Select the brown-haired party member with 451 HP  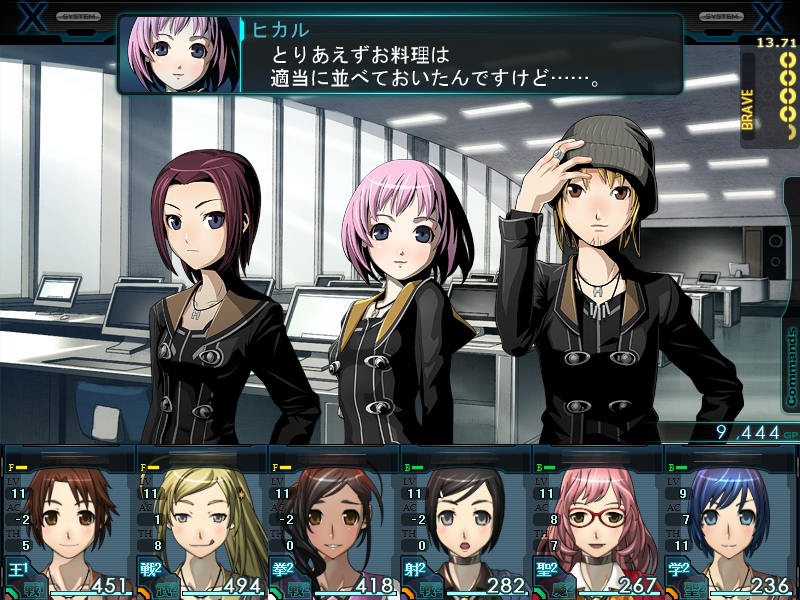pos(68,522)
